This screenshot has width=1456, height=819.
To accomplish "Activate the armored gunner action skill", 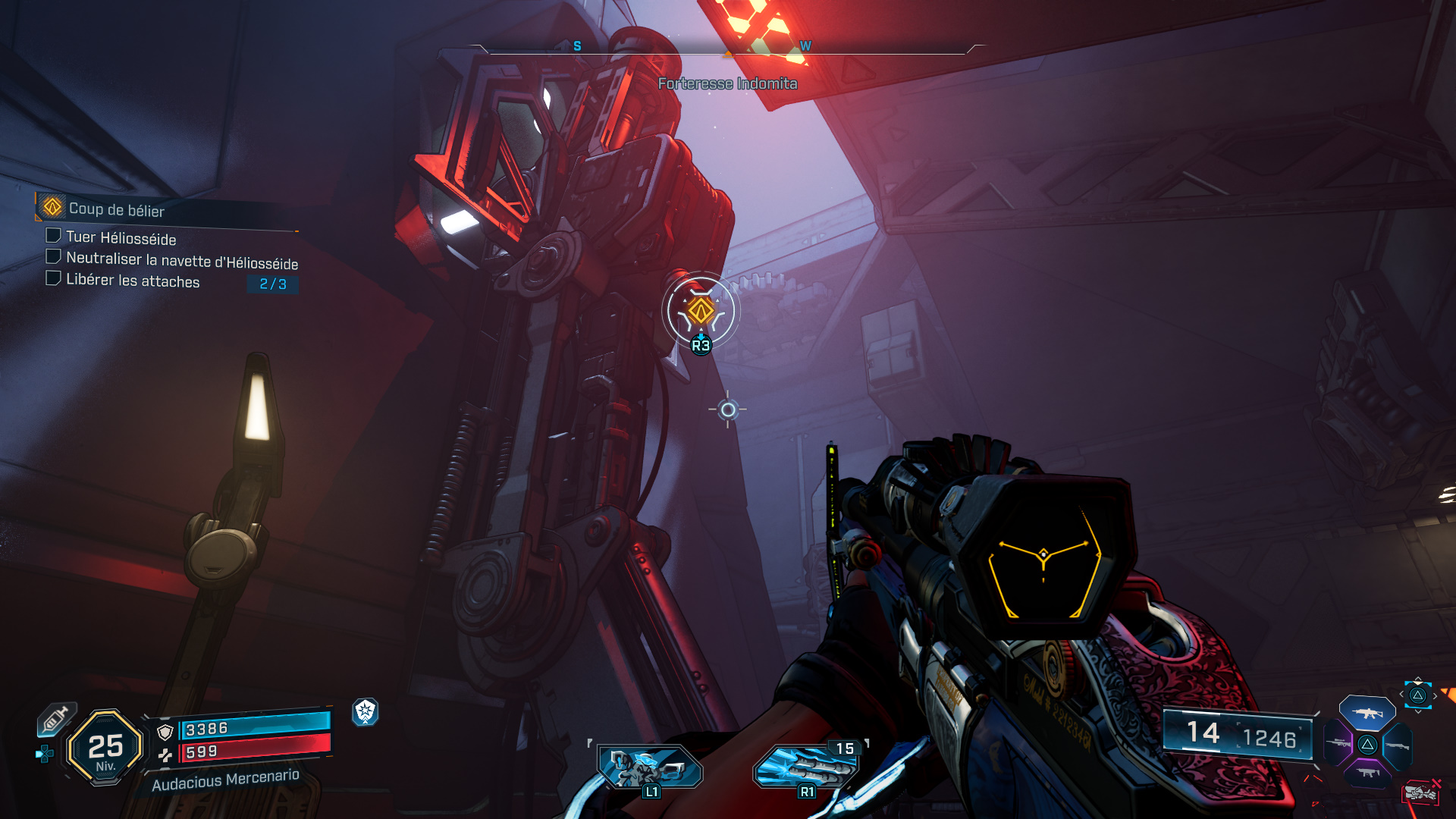I will pyautogui.click(x=650, y=767).
